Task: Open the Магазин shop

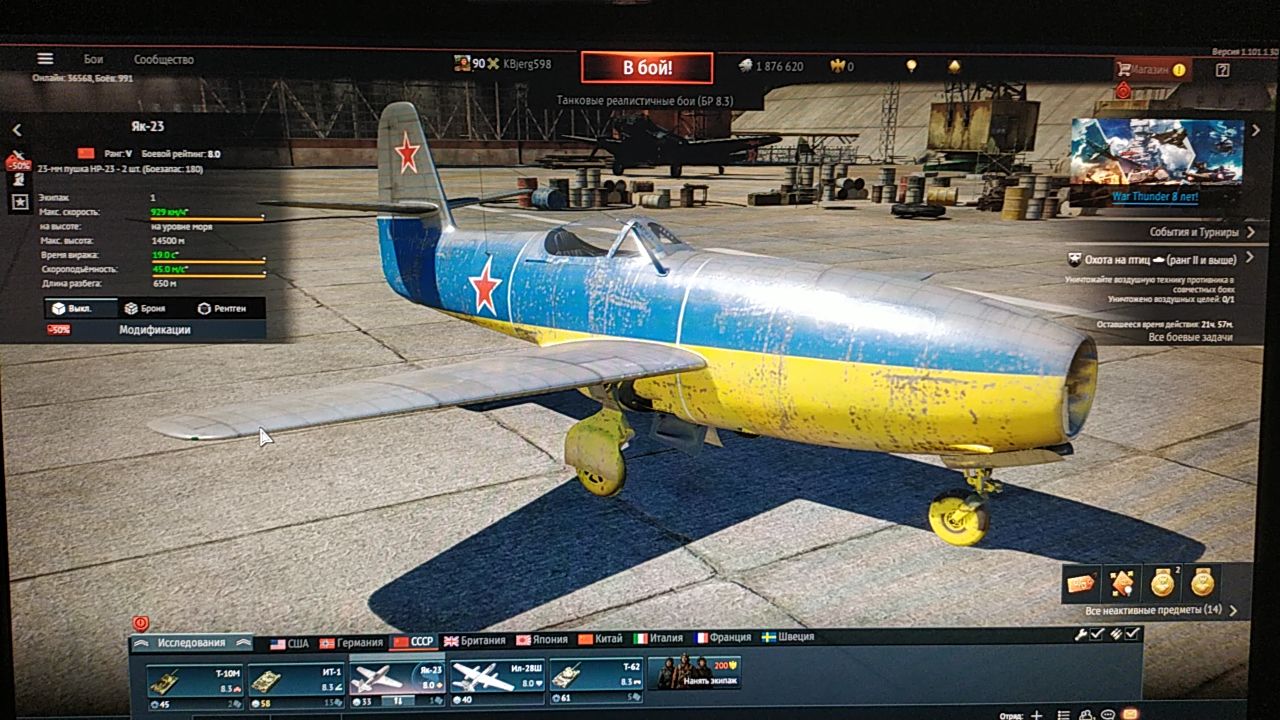Action: (1152, 70)
